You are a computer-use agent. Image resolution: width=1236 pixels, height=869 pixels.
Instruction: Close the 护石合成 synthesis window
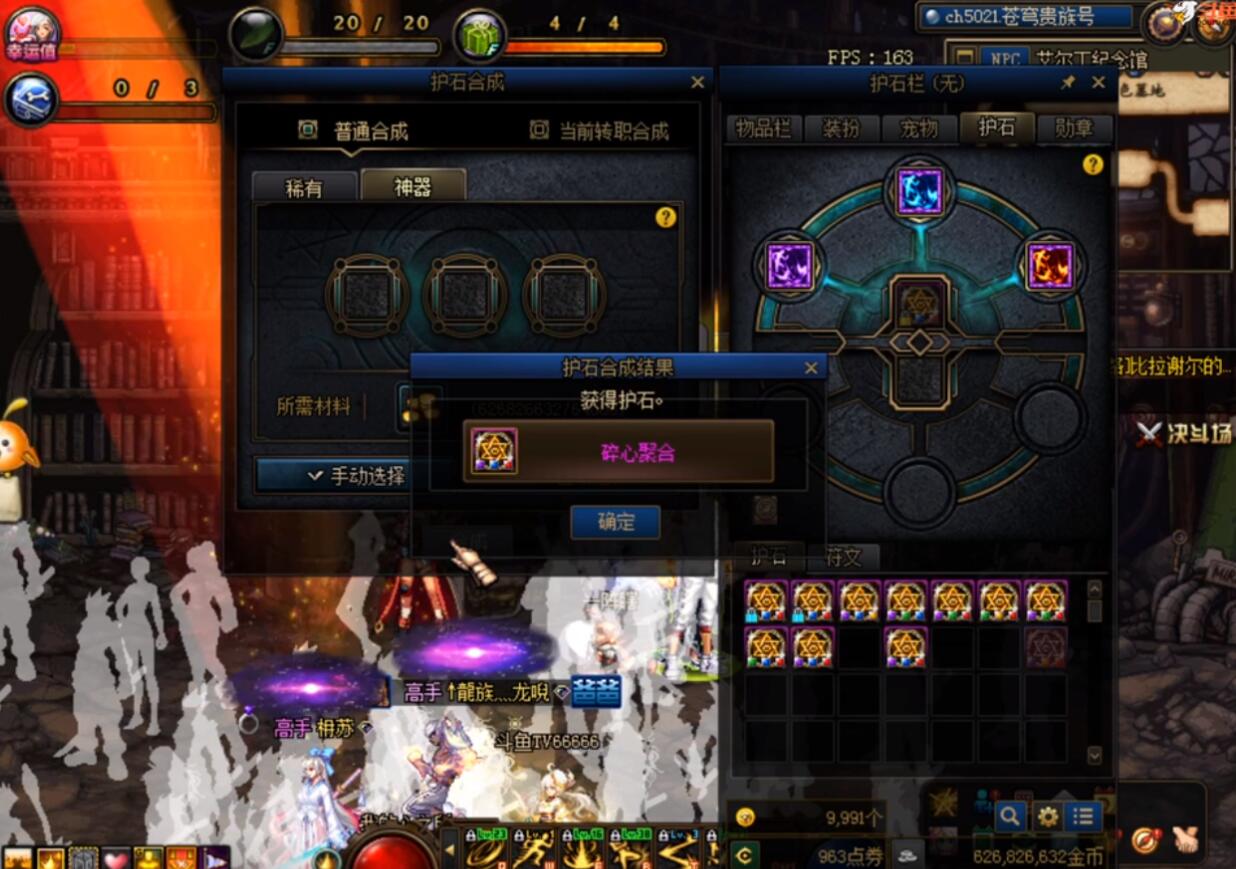pyautogui.click(x=697, y=83)
